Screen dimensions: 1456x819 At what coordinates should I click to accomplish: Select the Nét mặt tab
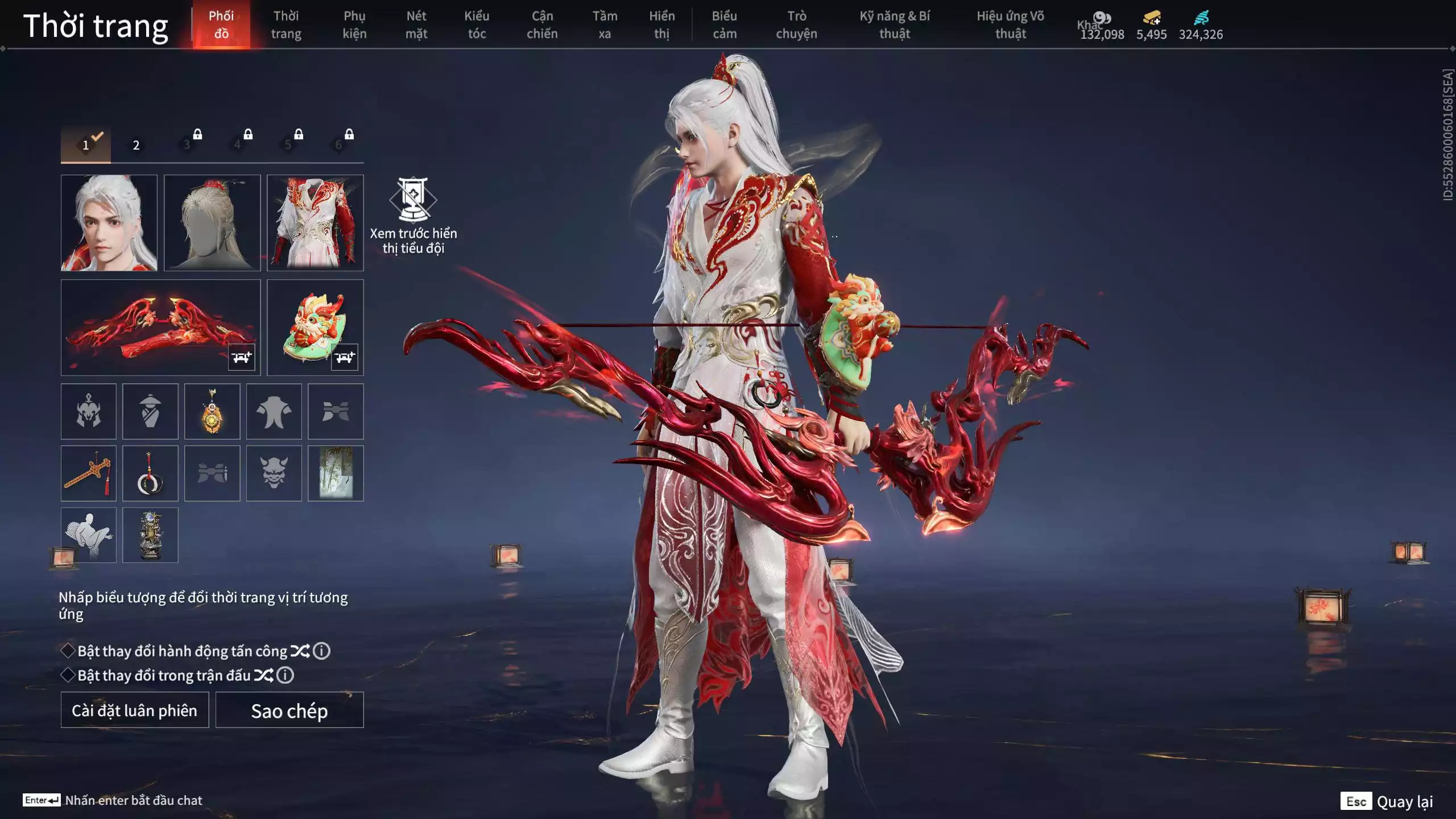(416, 25)
